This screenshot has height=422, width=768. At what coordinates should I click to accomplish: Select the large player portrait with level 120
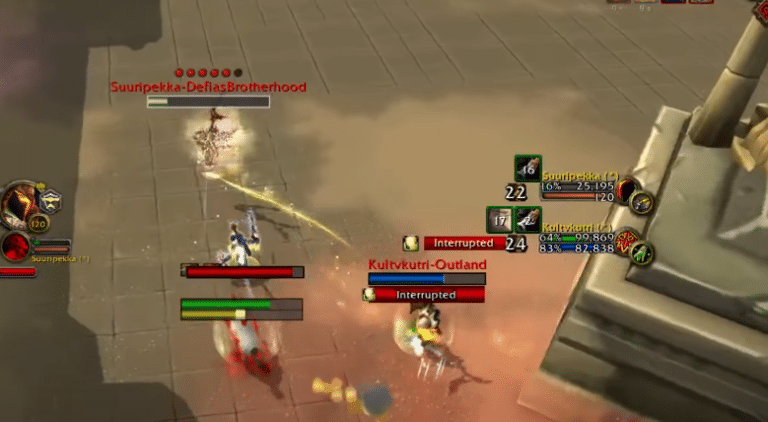click(x=22, y=206)
